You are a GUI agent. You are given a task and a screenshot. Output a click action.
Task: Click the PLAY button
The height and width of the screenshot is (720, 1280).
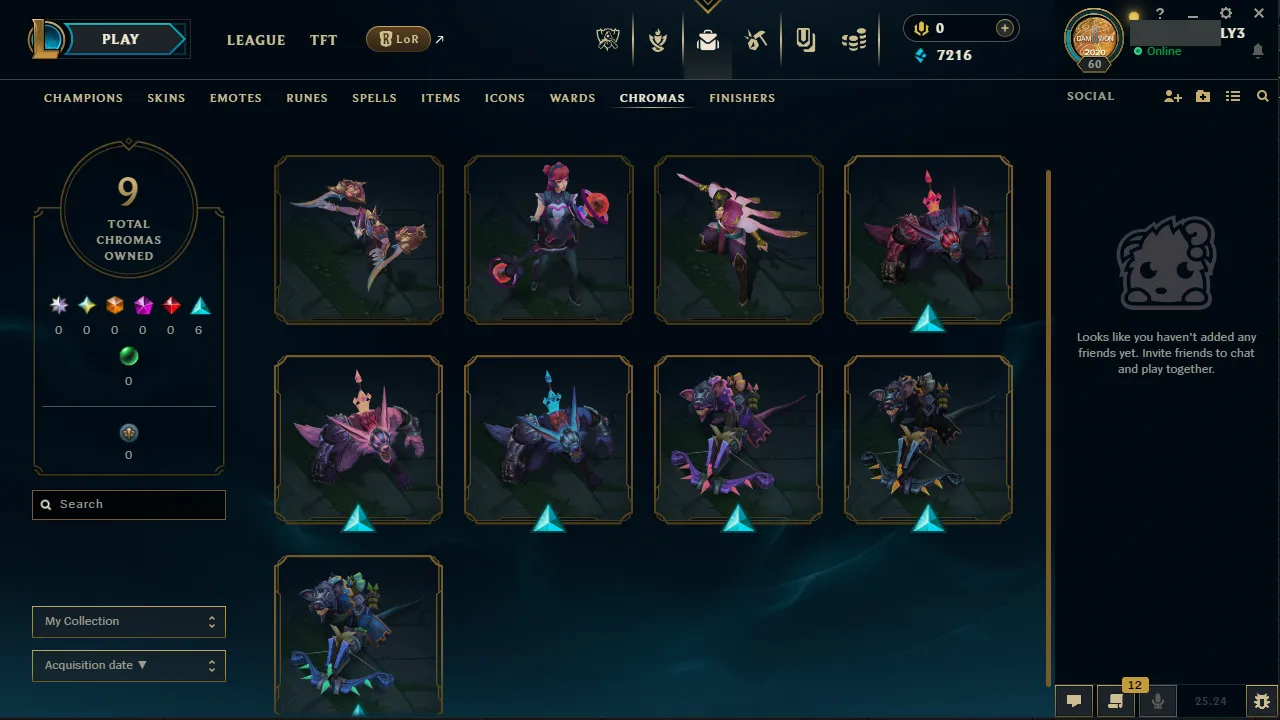tap(120, 39)
